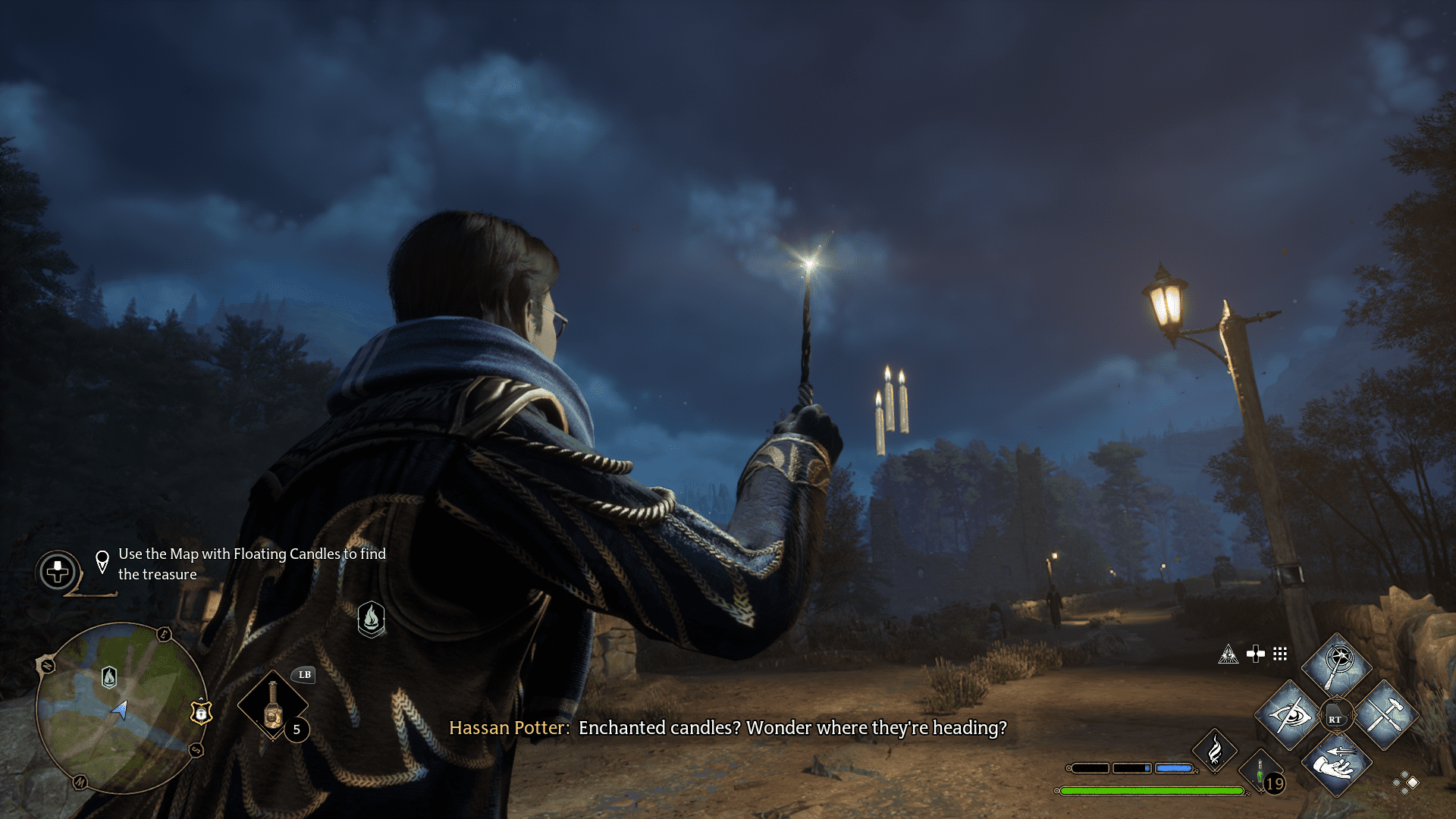Activate the Disillusionment crossed-eye spell

click(x=1290, y=715)
